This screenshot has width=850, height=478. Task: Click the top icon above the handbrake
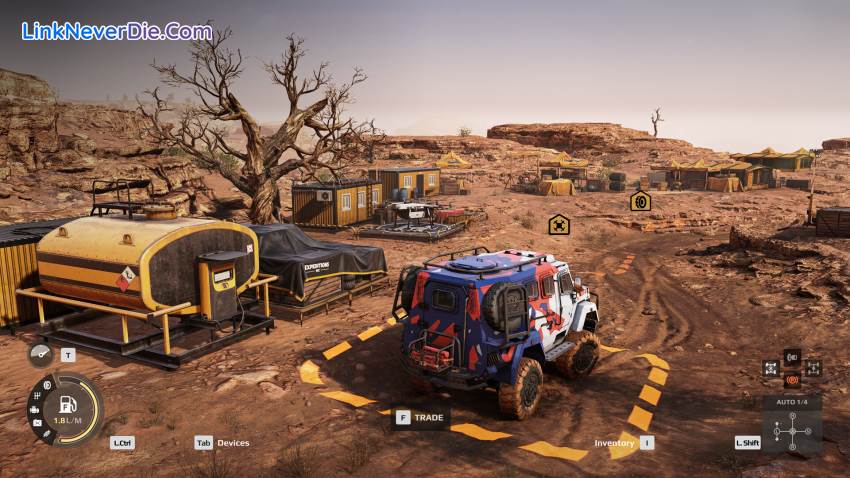(x=791, y=356)
